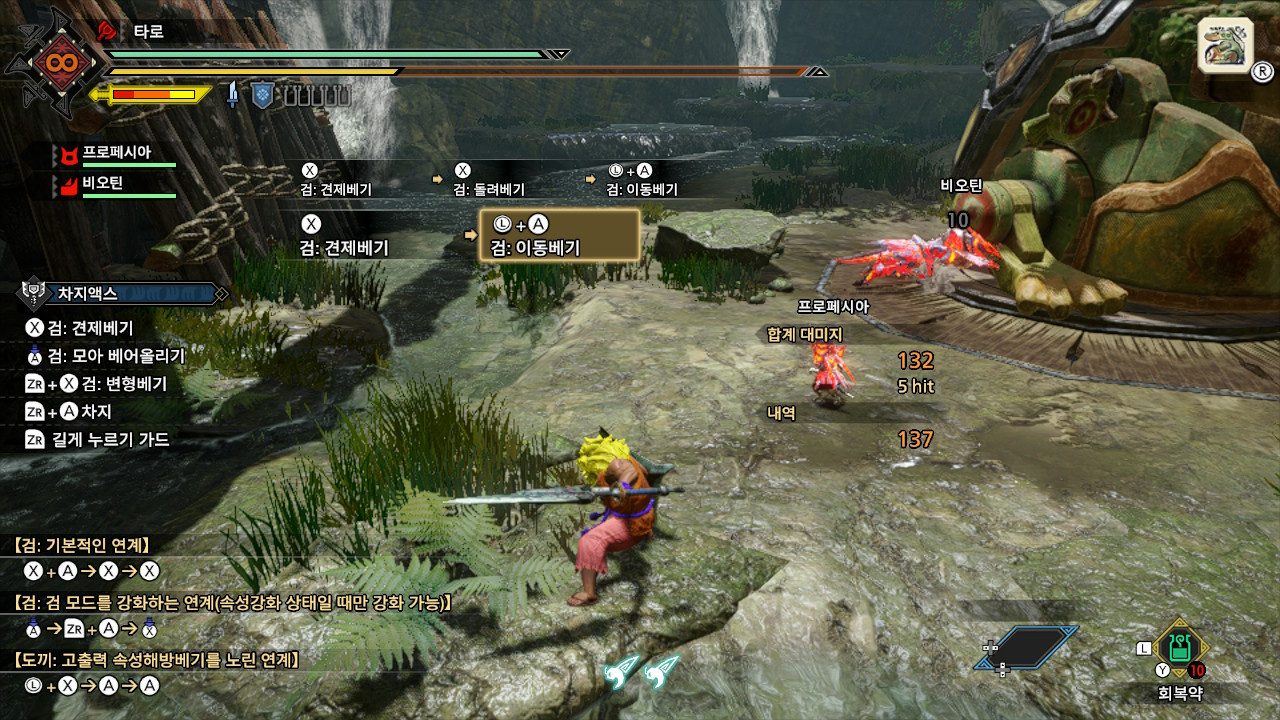Viewport: 1280px width, 720px height.
Task: Choose buddy 프로페시아 in the party list
Action: coord(115,153)
